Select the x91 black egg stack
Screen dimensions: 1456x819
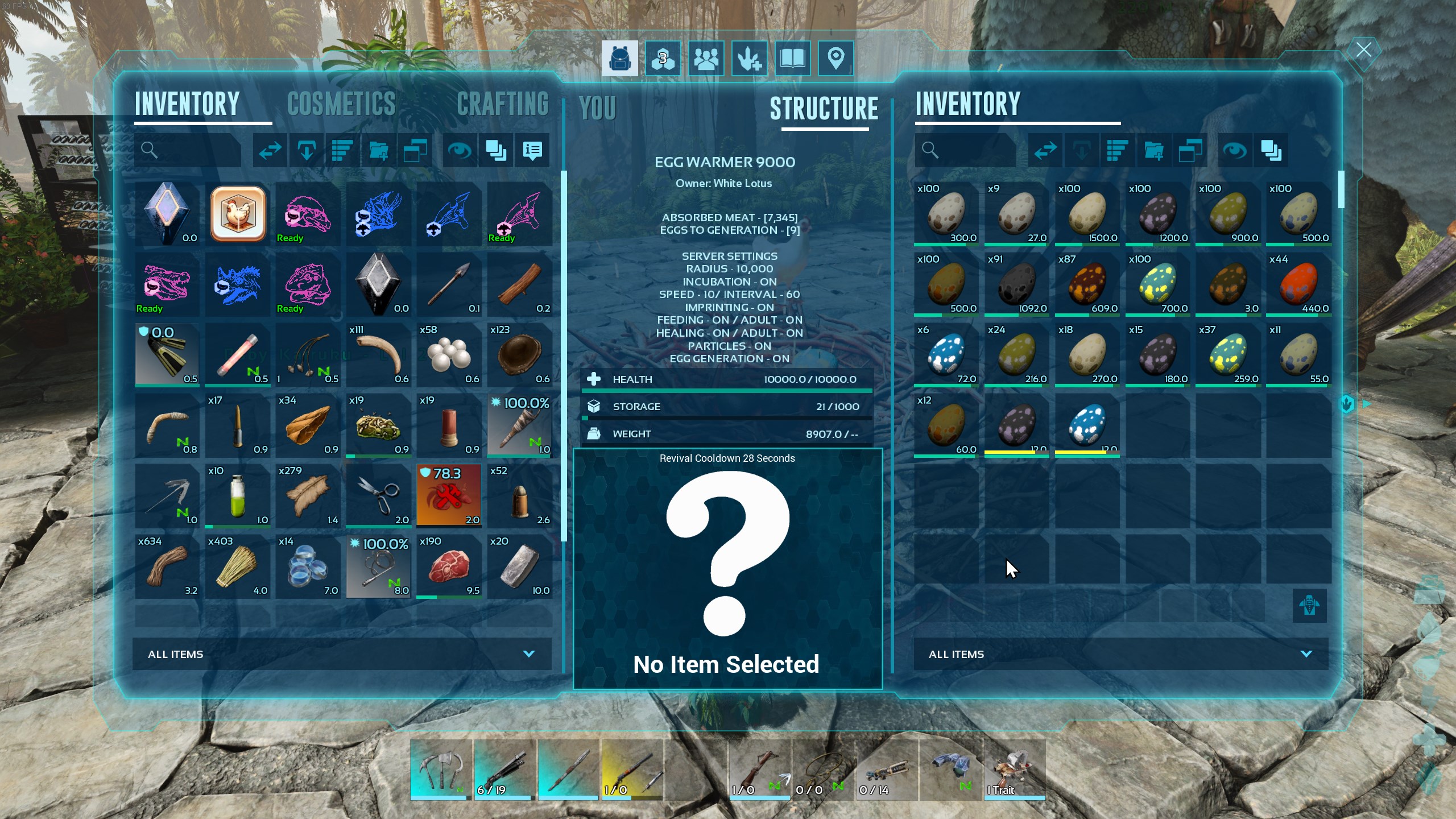tap(1016, 284)
